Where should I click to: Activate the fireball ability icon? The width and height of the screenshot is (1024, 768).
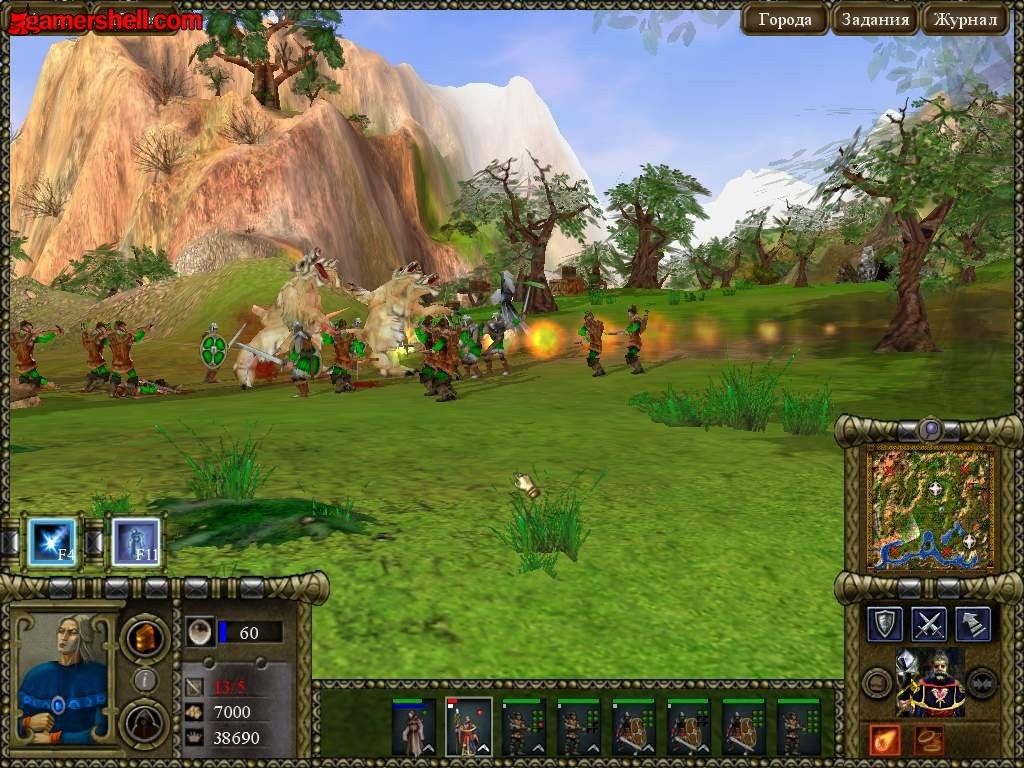[x=885, y=740]
